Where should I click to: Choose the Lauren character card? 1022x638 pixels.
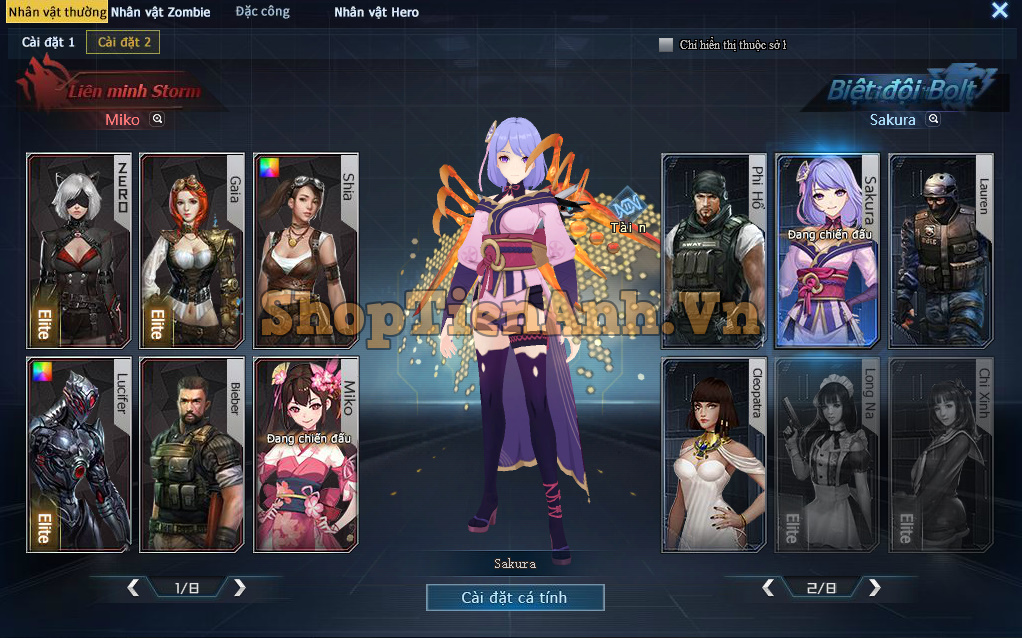[x=941, y=248]
